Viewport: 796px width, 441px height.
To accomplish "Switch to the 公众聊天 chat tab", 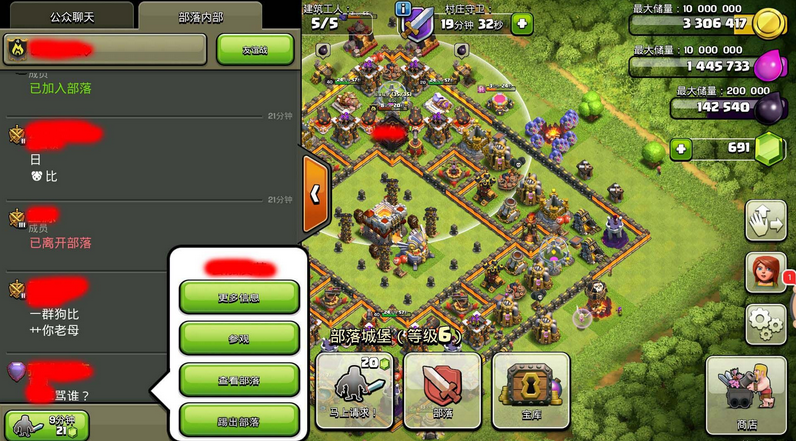I will click(66, 16).
